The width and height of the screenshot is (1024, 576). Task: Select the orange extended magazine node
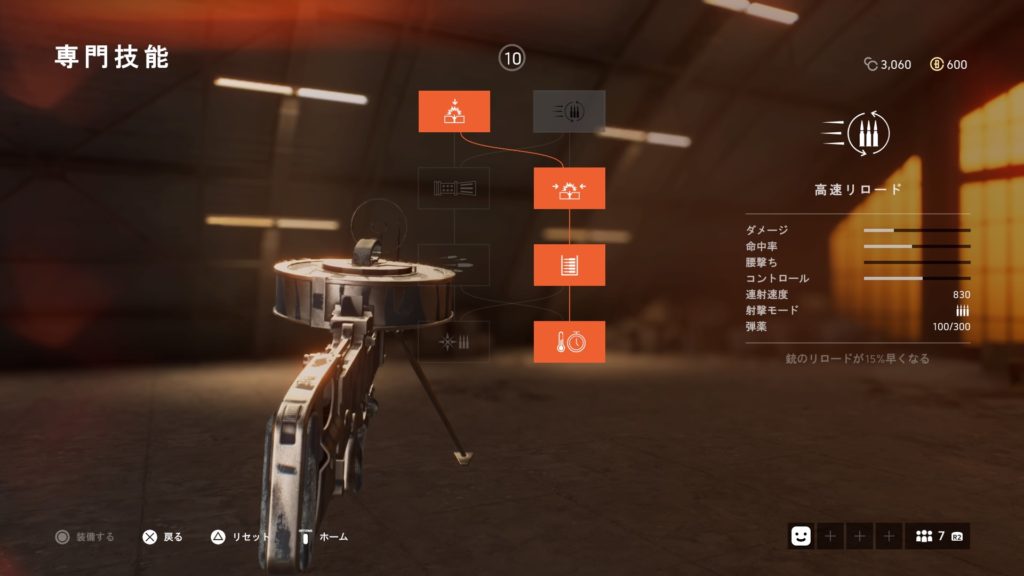(x=569, y=265)
